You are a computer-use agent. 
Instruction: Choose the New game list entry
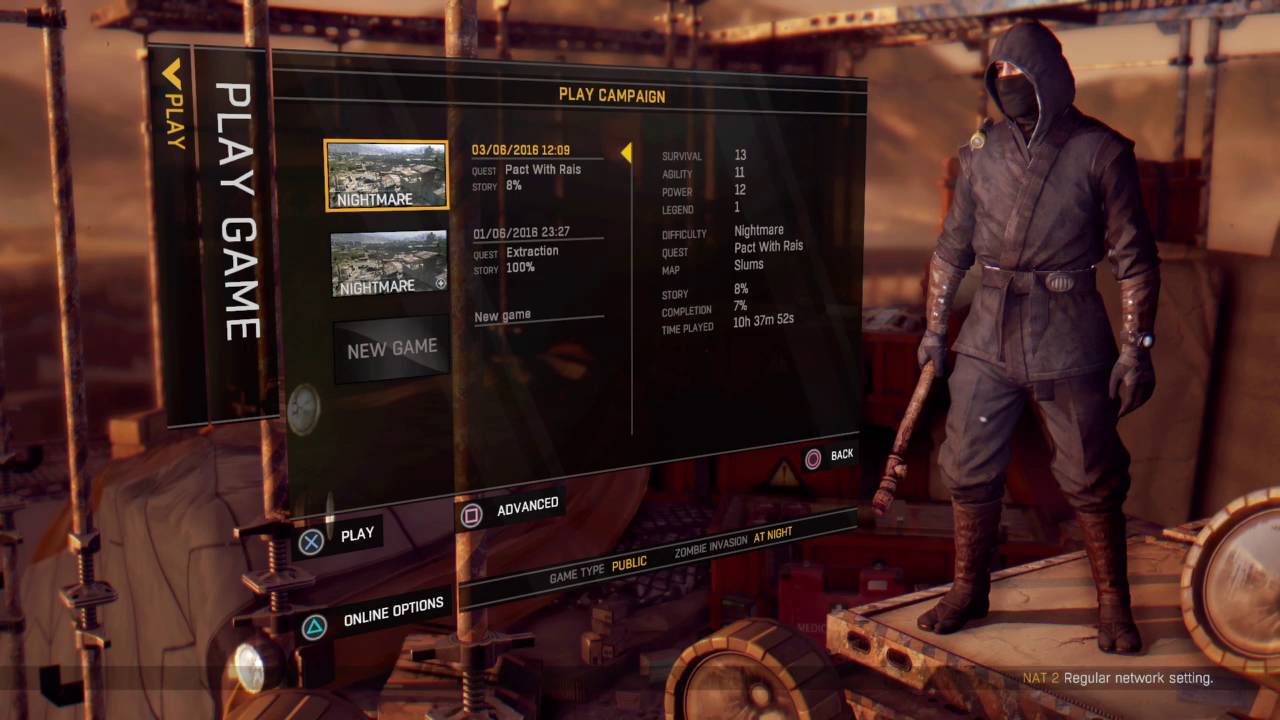pos(503,316)
